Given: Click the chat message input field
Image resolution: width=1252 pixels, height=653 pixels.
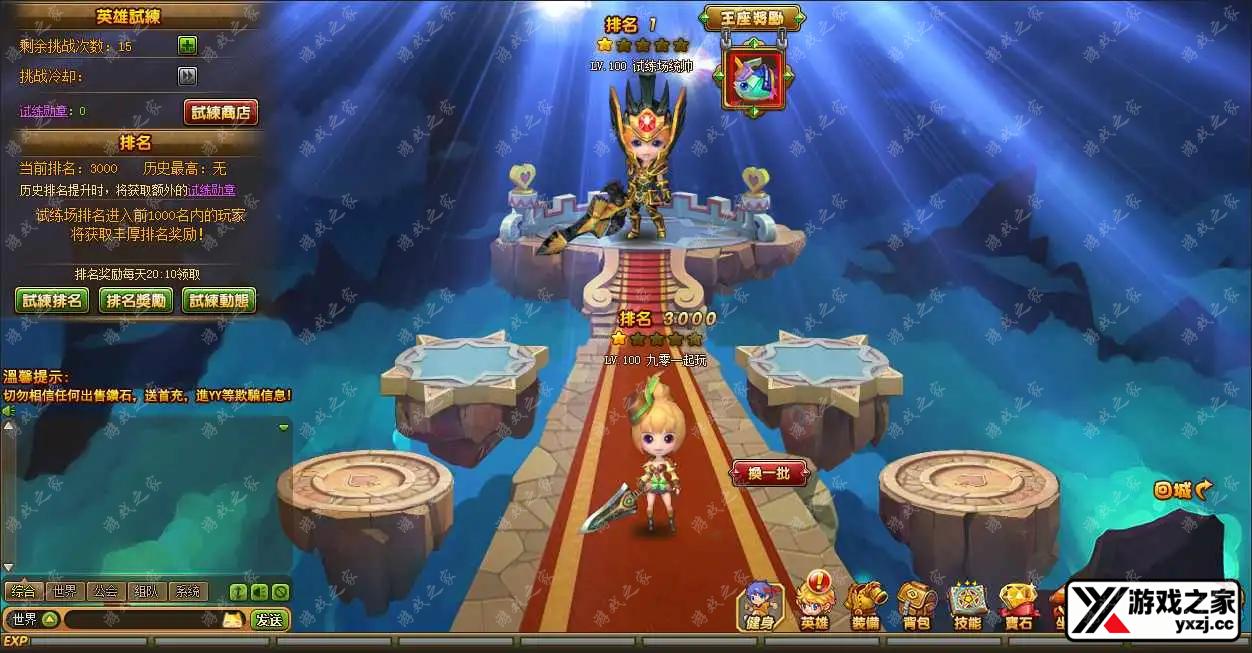Looking at the screenshot, I should click(x=140, y=620).
